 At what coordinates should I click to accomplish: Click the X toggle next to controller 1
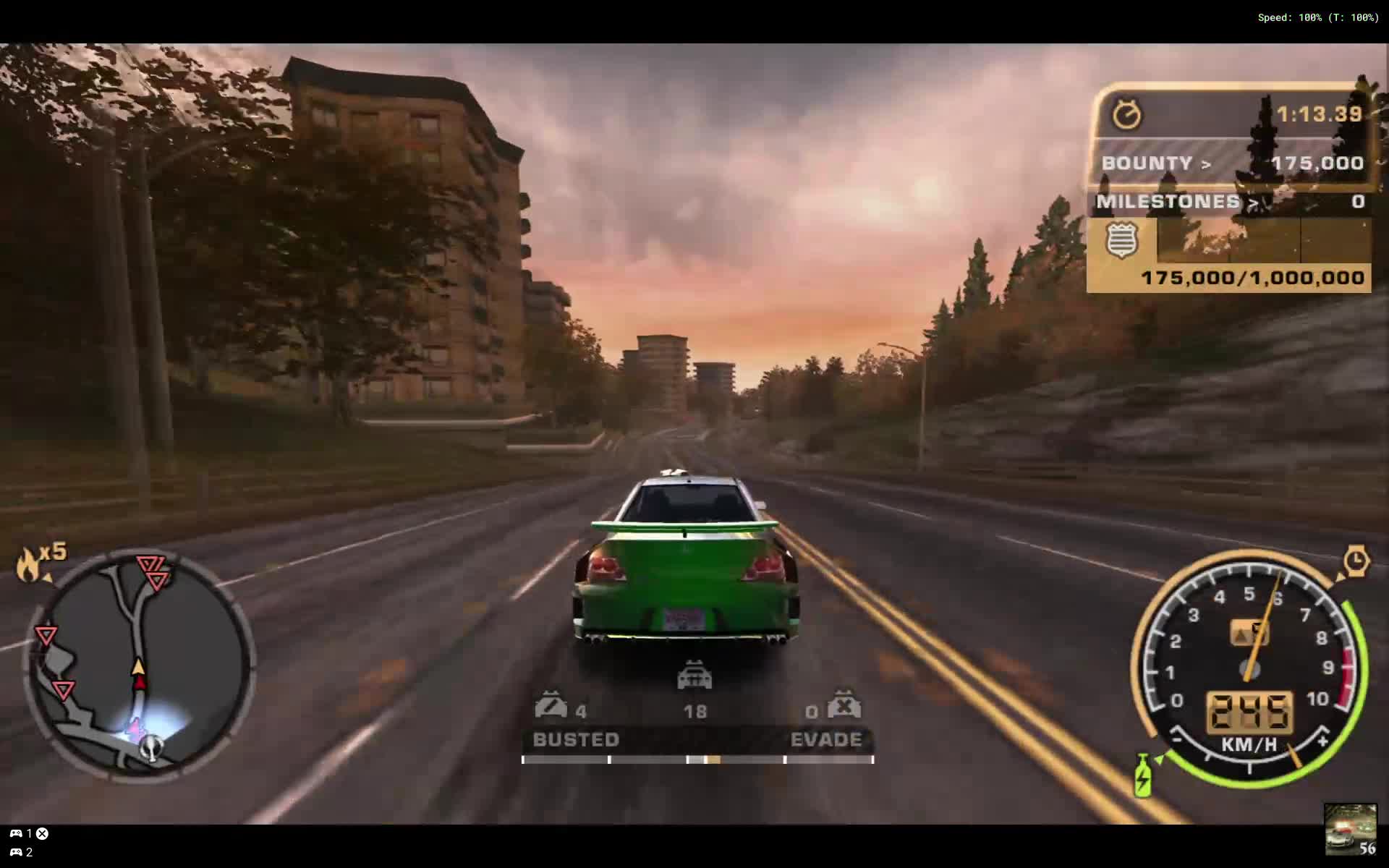(41, 833)
